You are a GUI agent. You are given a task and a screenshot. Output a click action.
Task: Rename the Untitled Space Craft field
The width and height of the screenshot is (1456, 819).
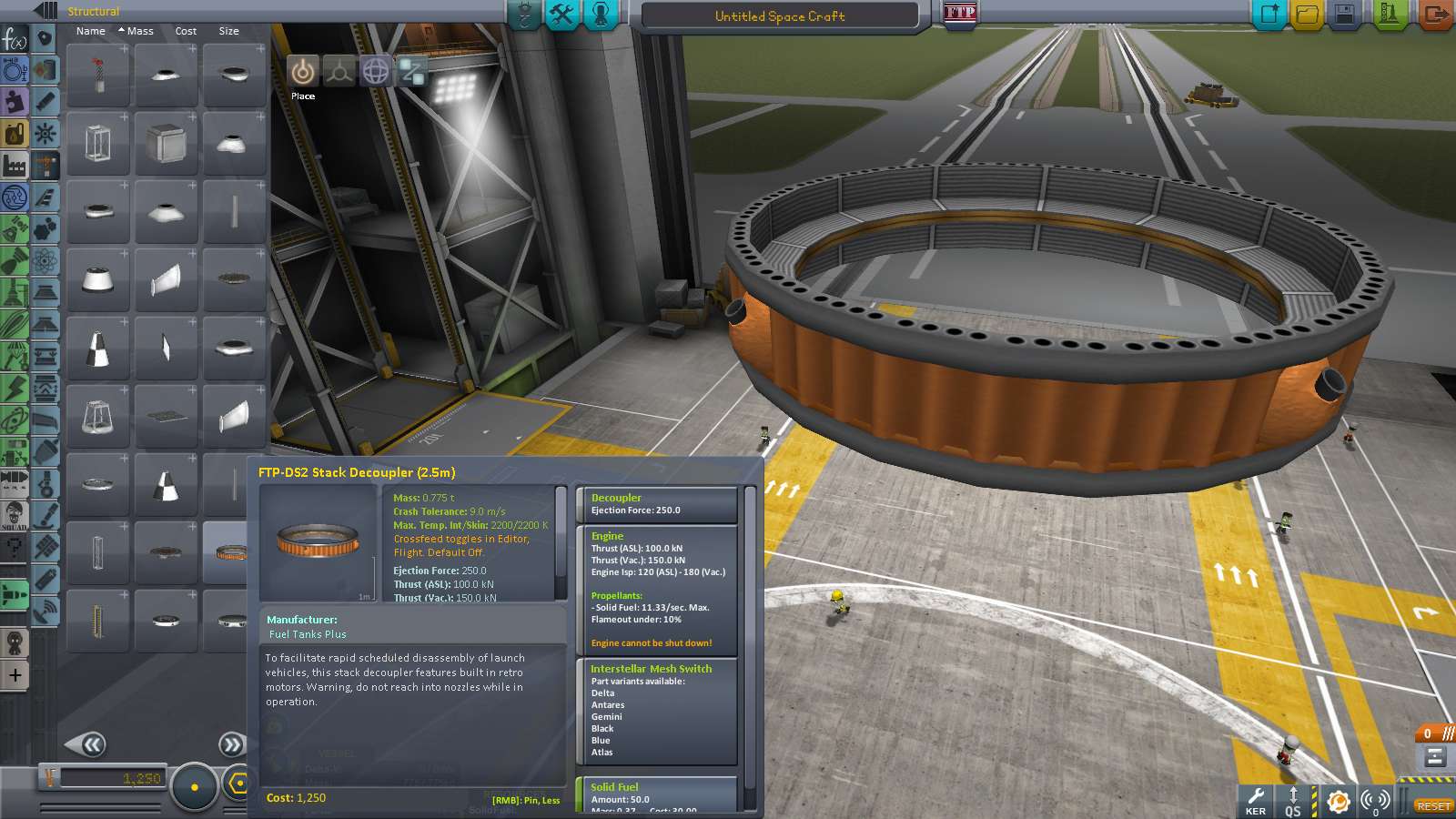pyautogui.click(x=780, y=15)
